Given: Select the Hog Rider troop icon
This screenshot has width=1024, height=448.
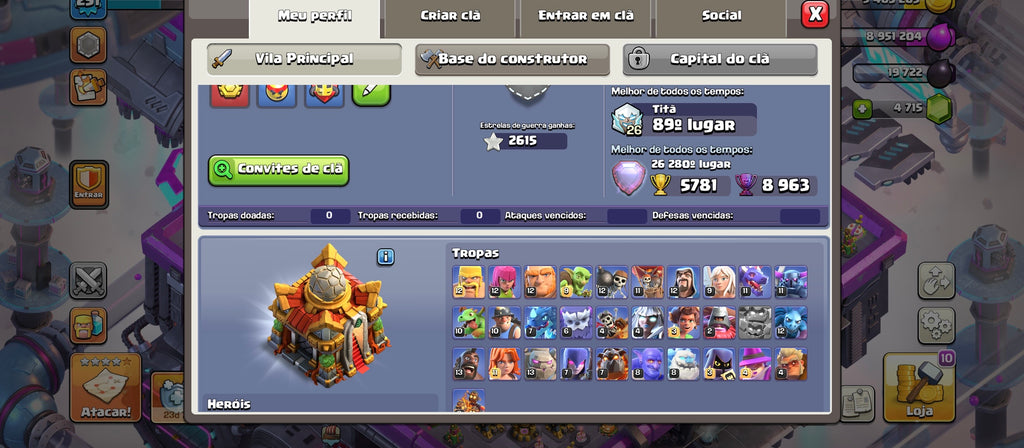Looking at the screenshot, I should pyautogui.click(x=468, y=364).
